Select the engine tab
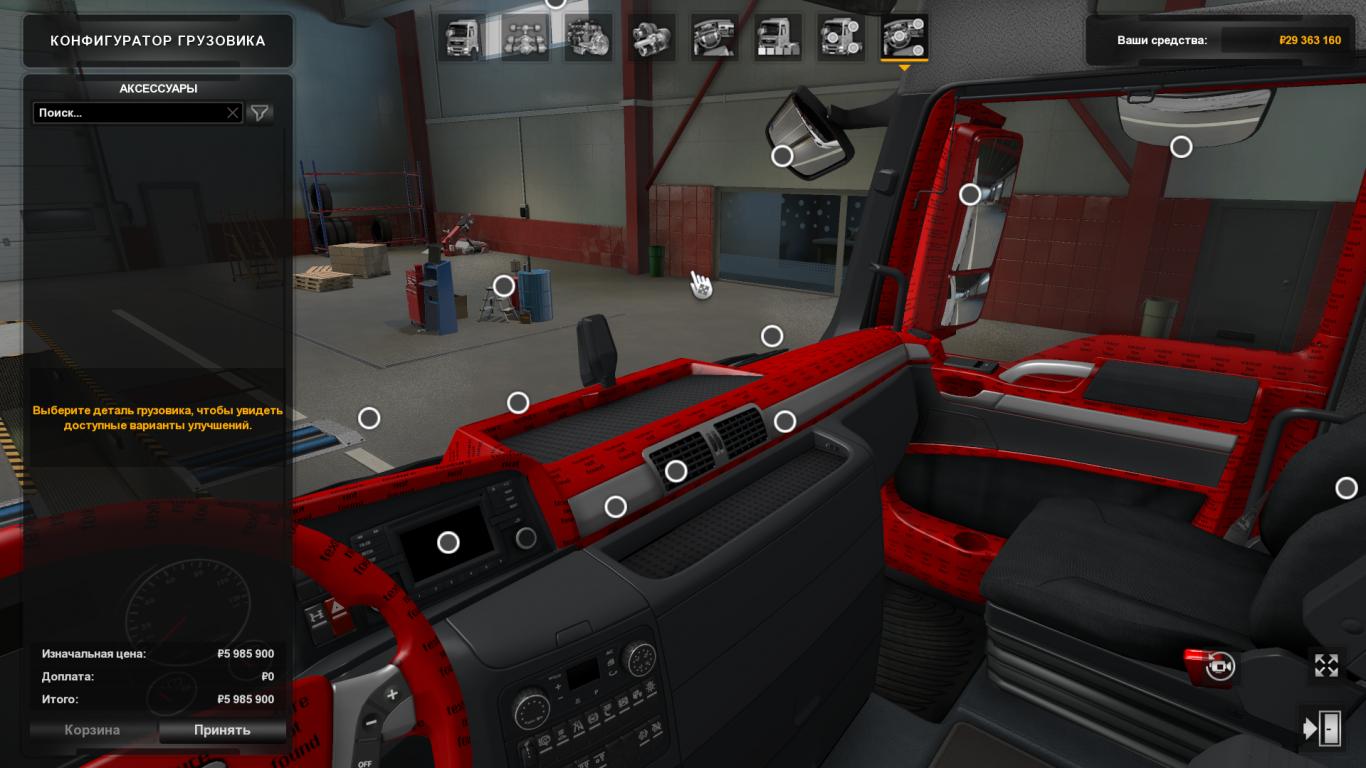 [x=588, y=38]
